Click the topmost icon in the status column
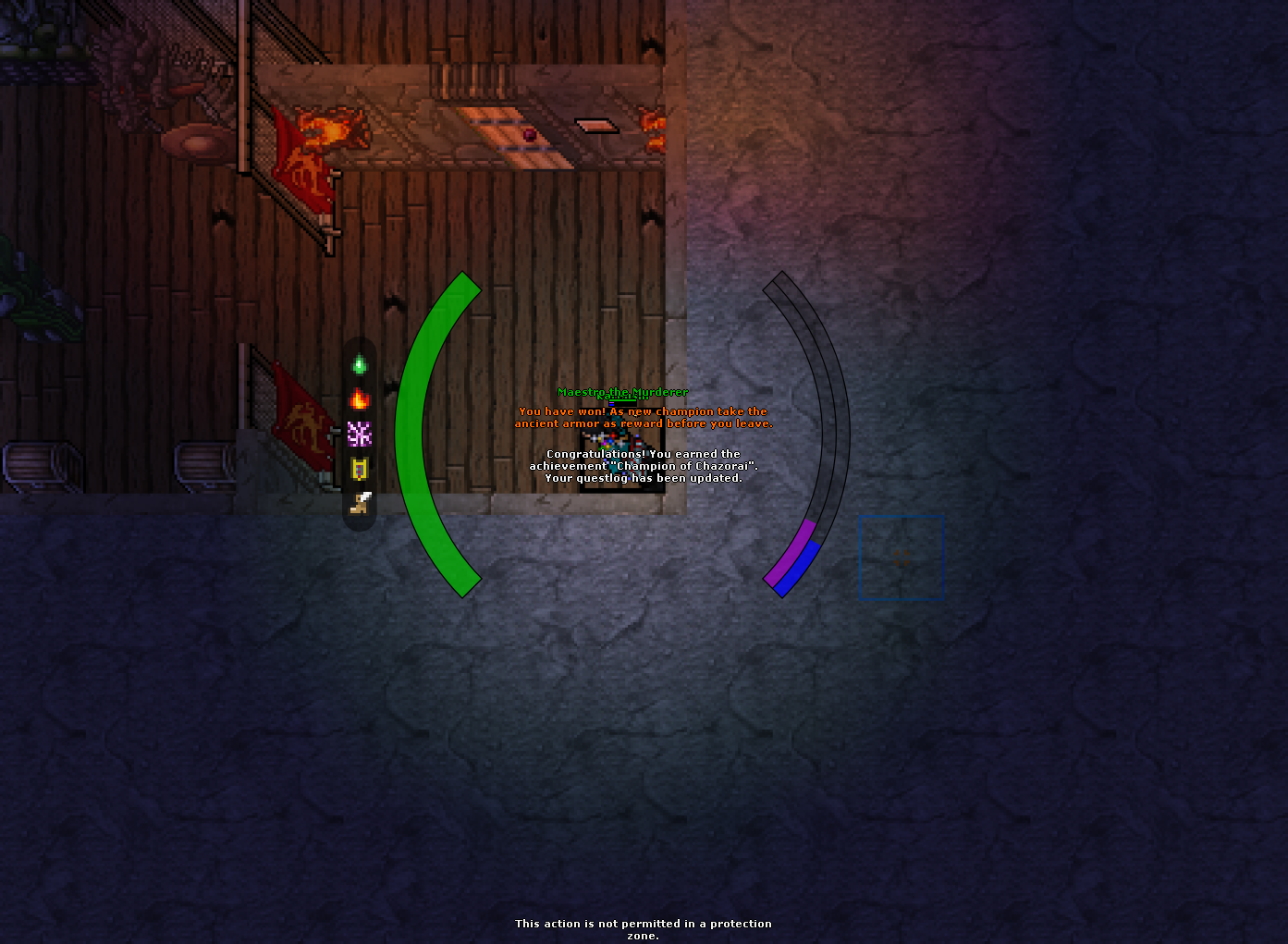This screenshot has width=1288, height=944. 361,365
